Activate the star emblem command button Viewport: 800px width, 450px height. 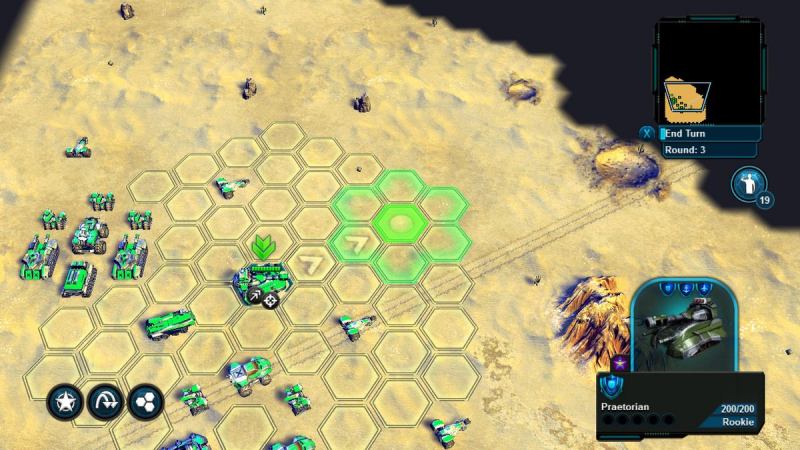(x=63, y=402)
